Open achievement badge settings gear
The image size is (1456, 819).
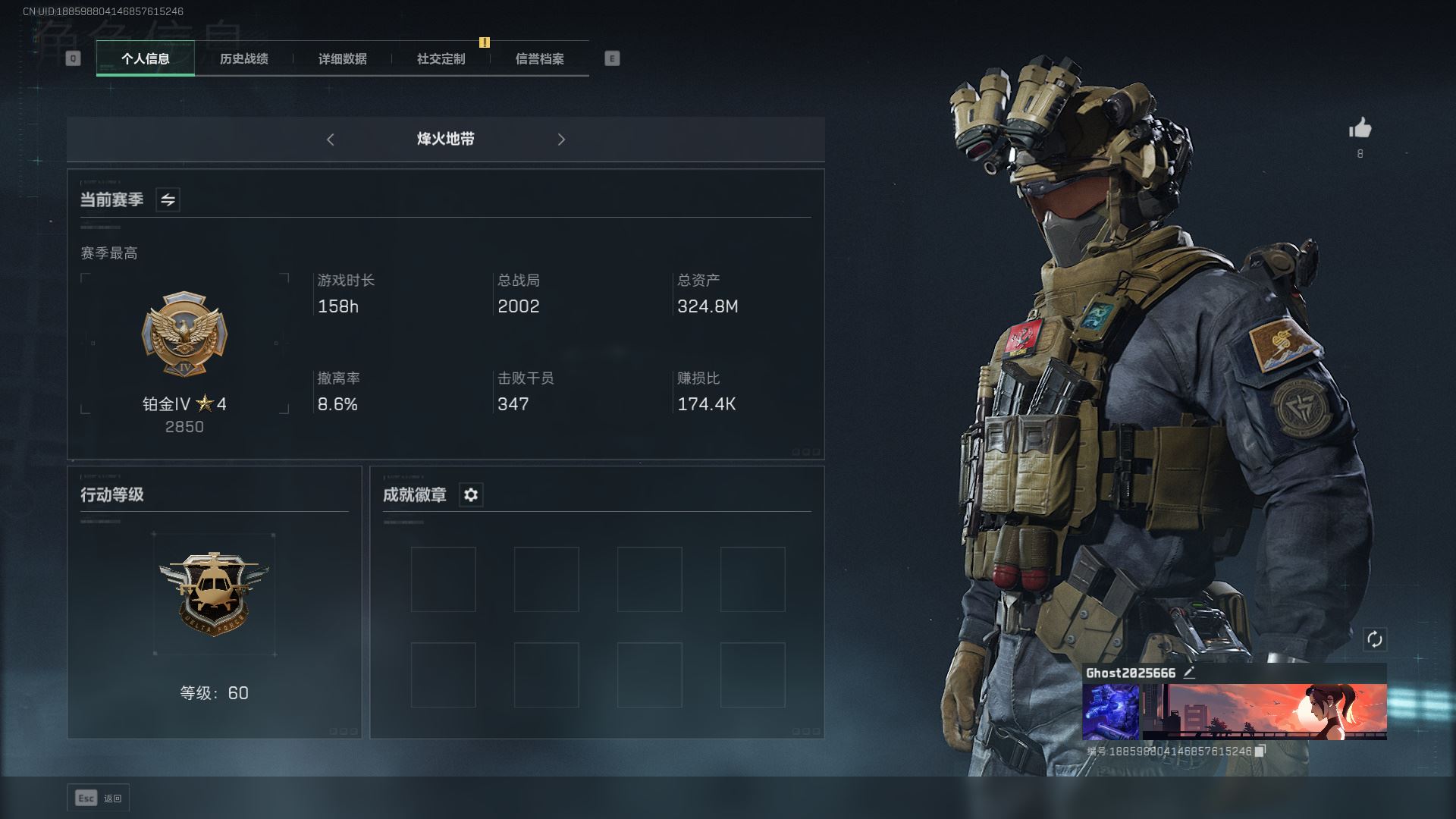[x=471, y=495]
